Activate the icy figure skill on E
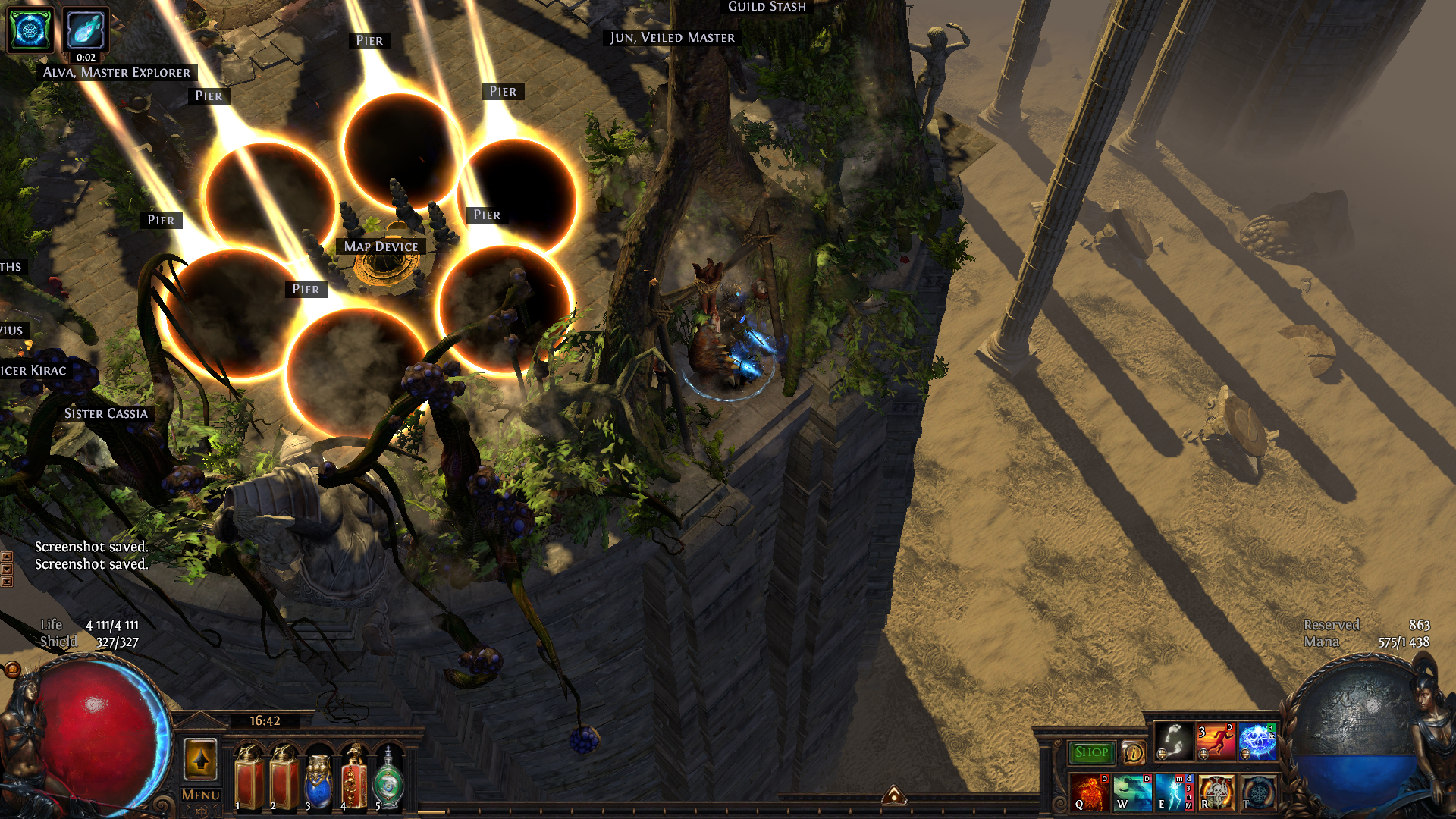 point(1174,792)
